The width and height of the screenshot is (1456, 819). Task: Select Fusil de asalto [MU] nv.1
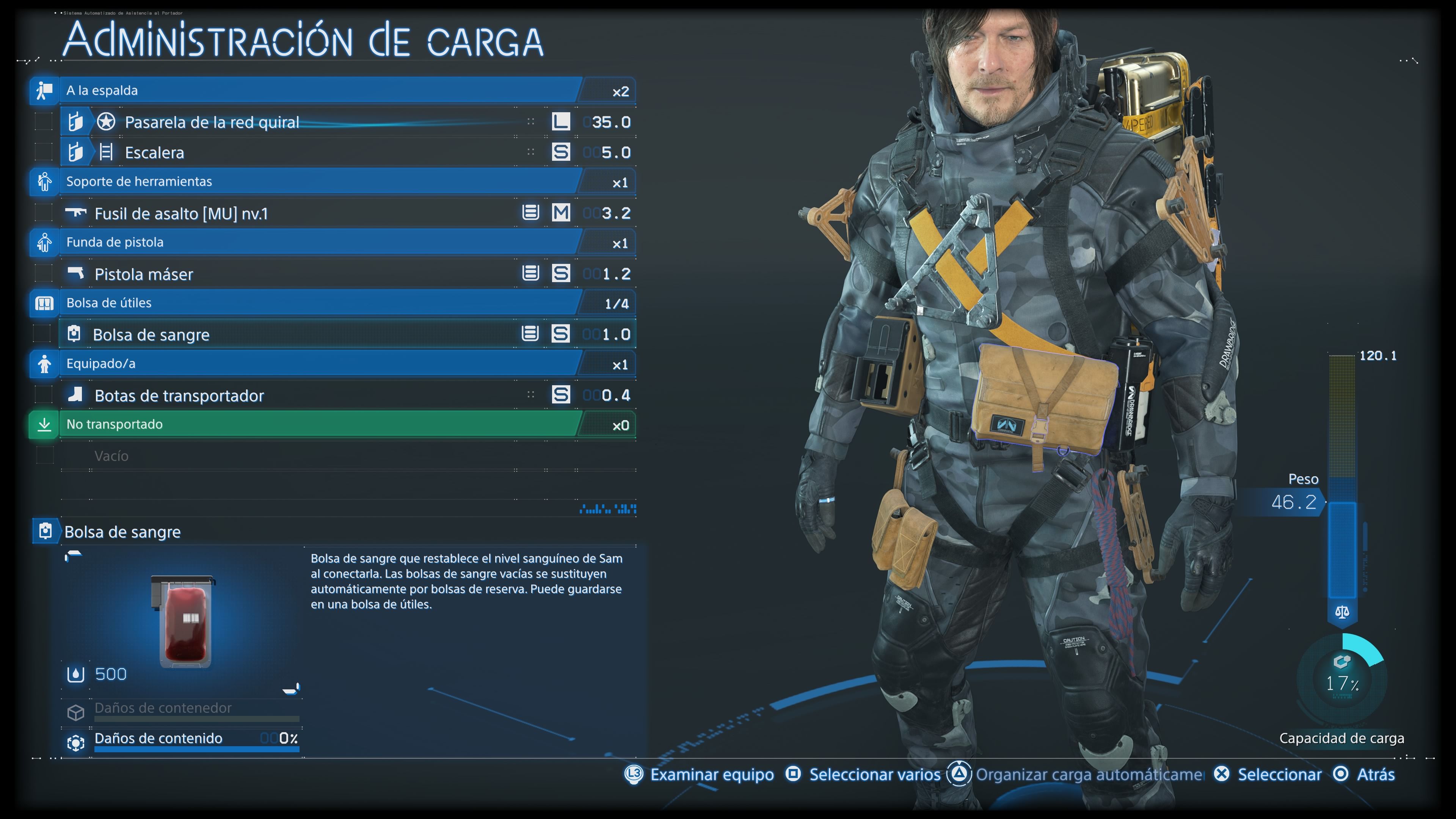click(x=305, y=213)
